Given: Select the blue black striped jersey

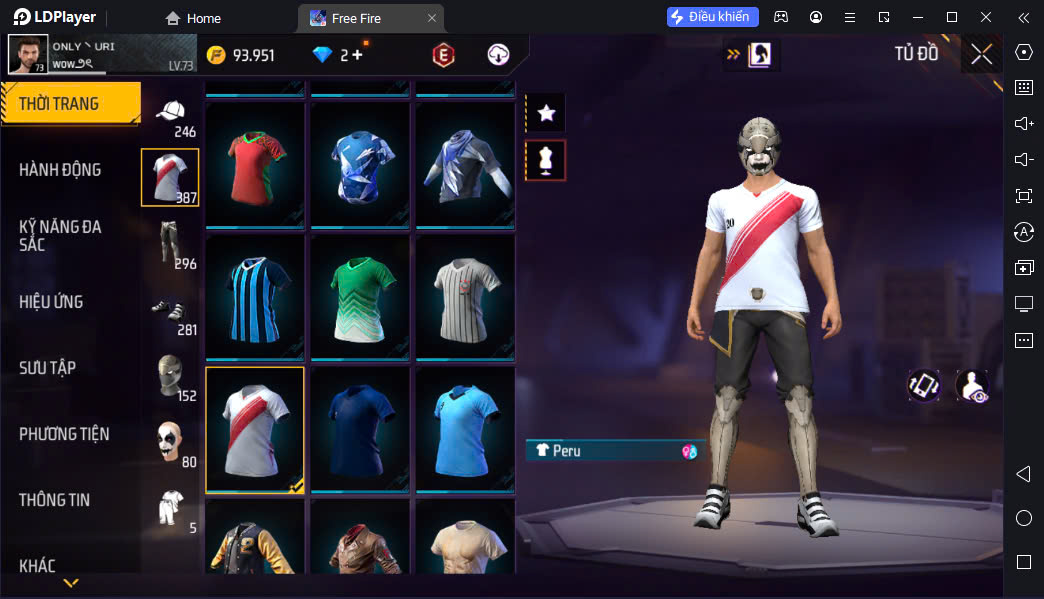Looking at the screenshot, I should click(x=255, y=297).
